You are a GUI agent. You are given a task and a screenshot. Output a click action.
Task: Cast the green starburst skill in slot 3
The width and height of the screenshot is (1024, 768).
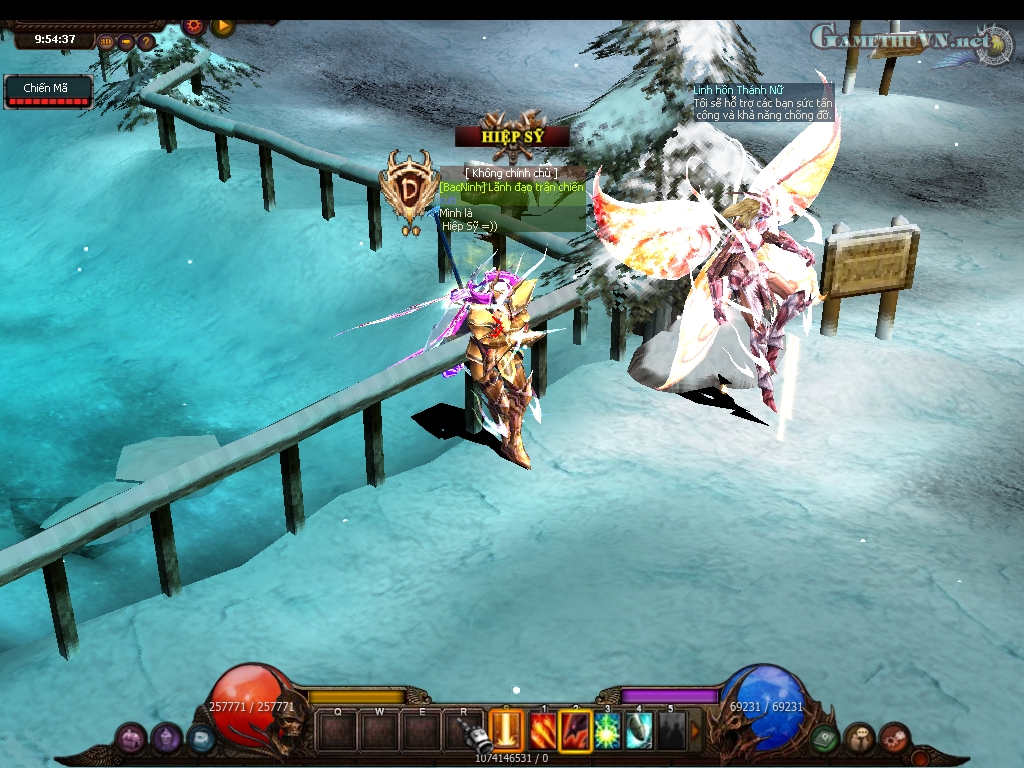(x=607, y=731)
